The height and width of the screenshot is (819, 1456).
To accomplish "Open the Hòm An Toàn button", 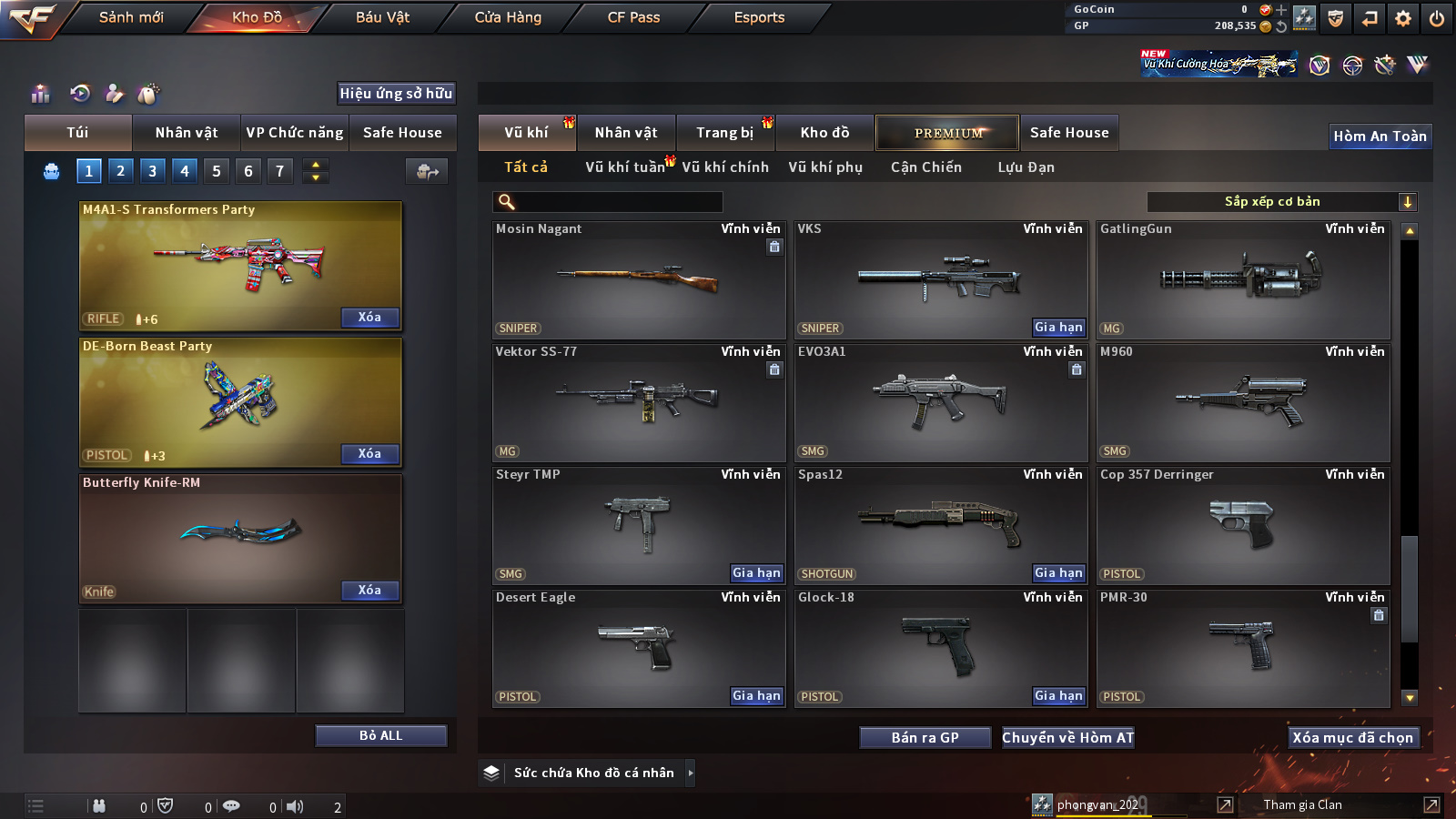I will 1380,136.
